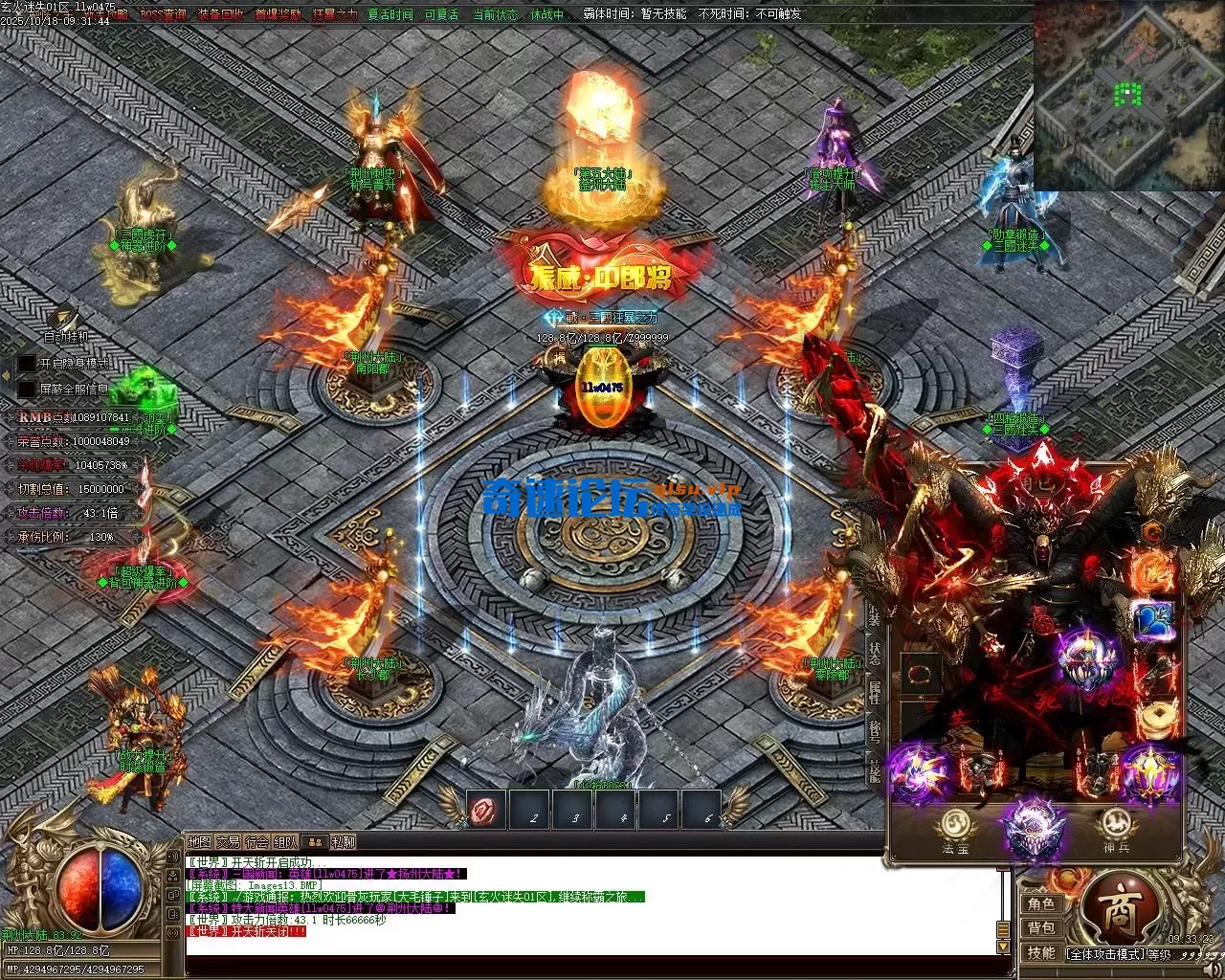This screenshot has height=980, width=1225.
Task: Open the 首爆奖励 rewards menu
Action: (278, 14)
